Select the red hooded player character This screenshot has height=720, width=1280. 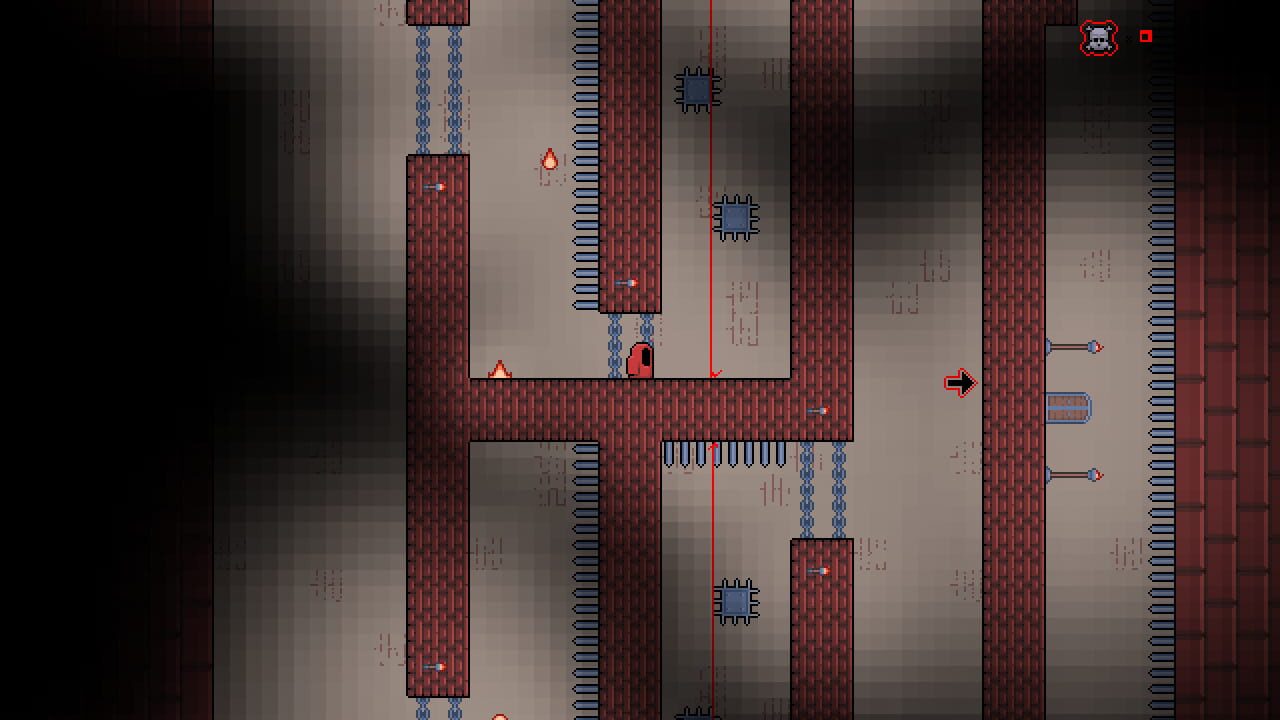[x=640, y=360]
